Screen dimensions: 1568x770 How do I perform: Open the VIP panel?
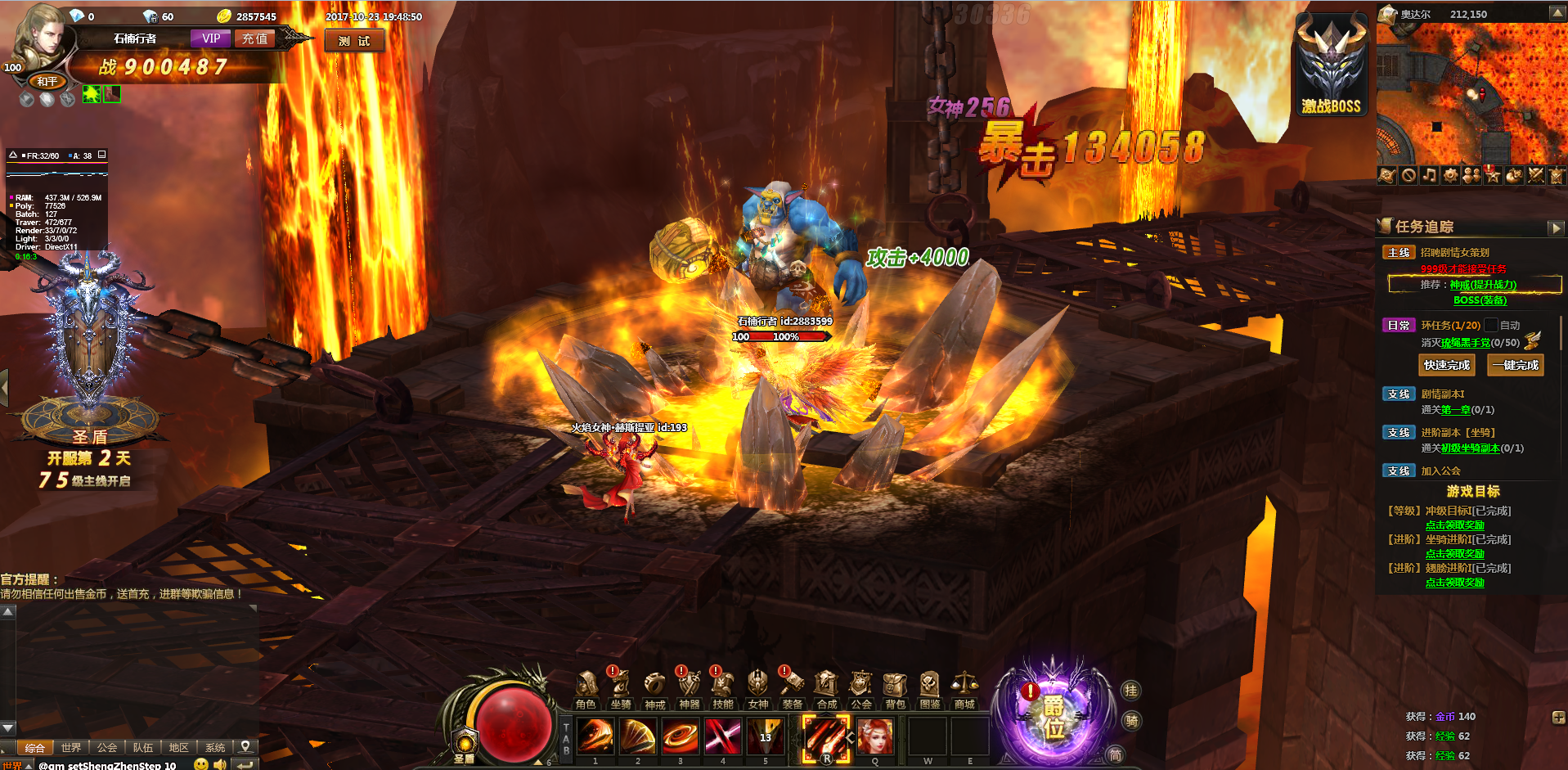(211, 38)
